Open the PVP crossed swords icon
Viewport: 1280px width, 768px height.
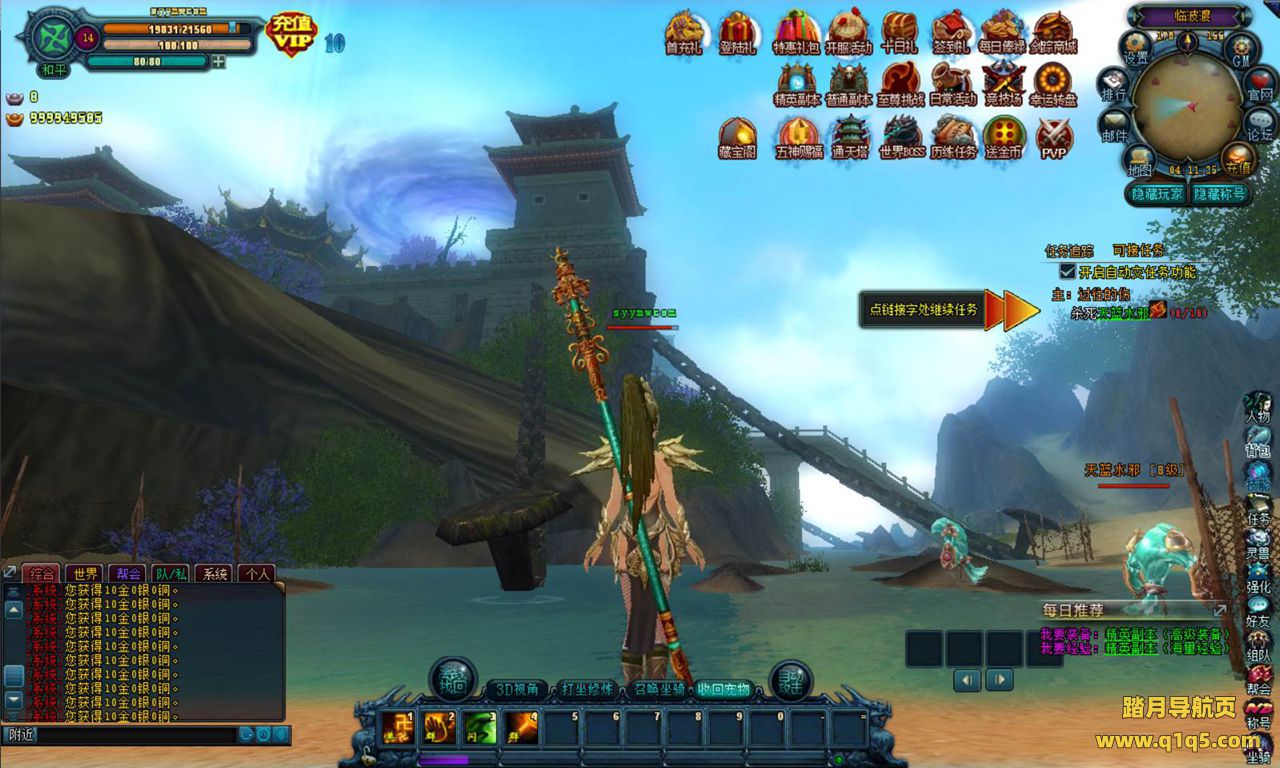click(1054, 136)
